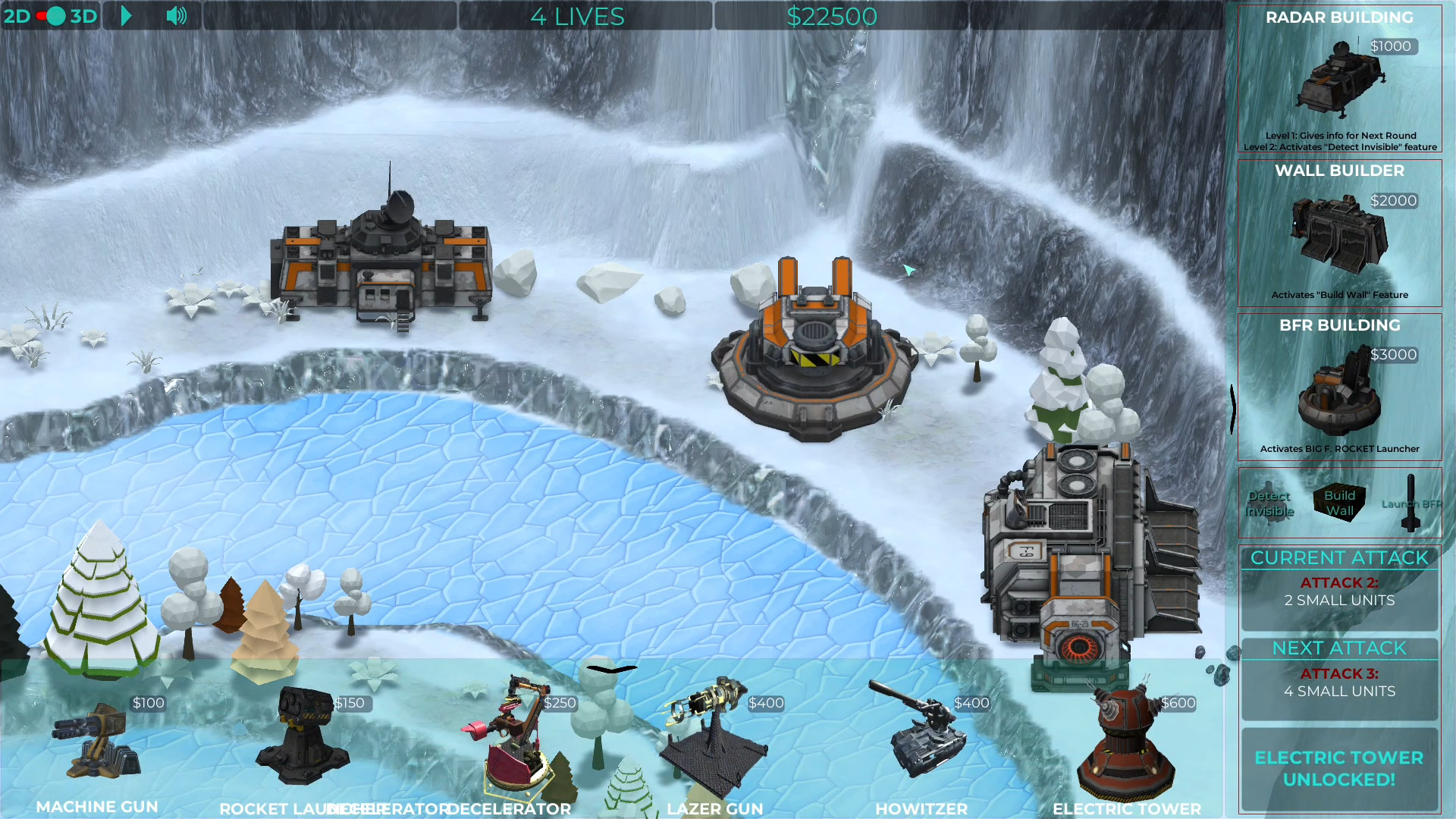Mute sound with the speaker icon
This screenshot has height=819, width=1456.
point(176,16)
